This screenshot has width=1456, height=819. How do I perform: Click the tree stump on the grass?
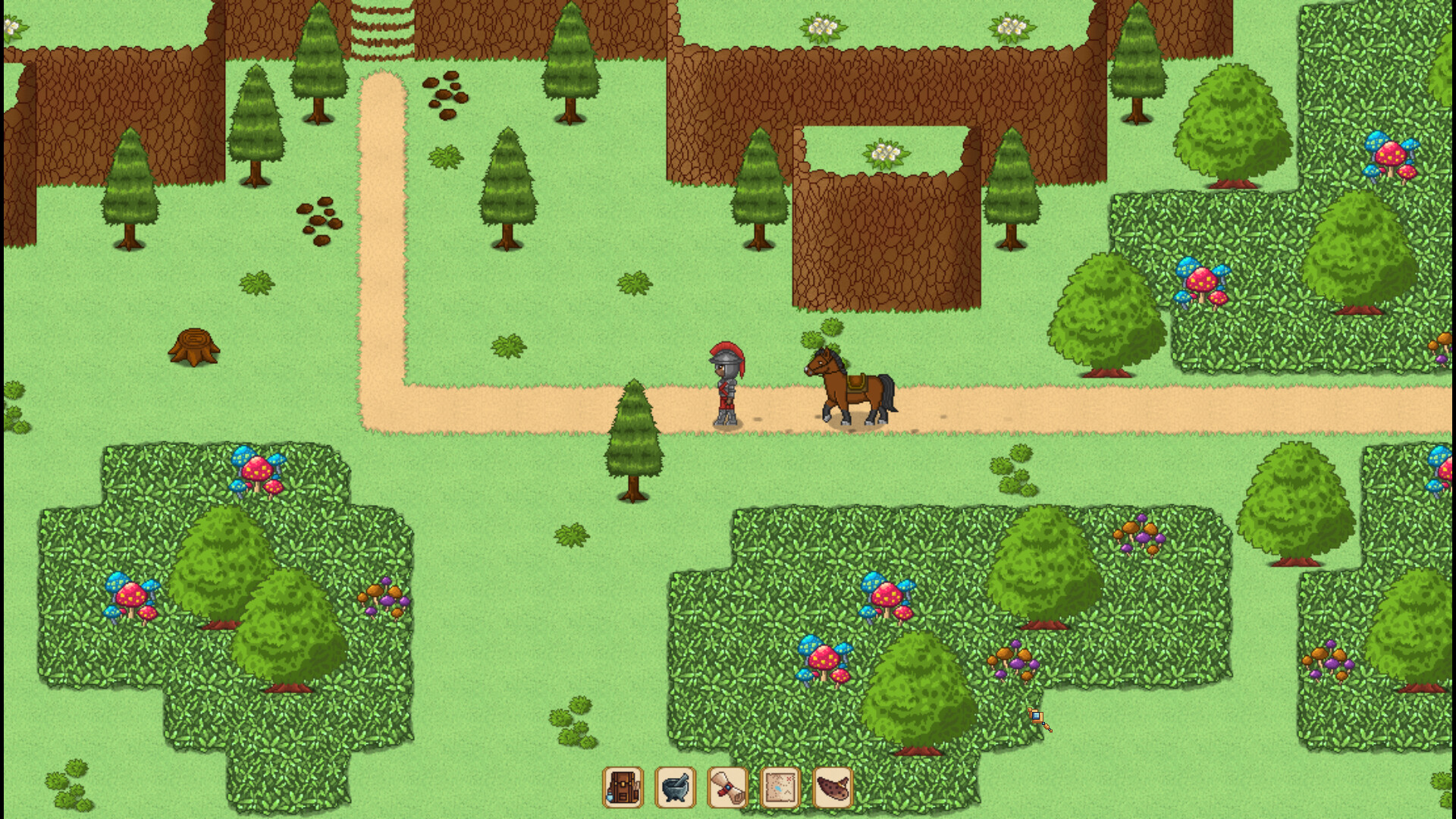click(x=196, y=349)
